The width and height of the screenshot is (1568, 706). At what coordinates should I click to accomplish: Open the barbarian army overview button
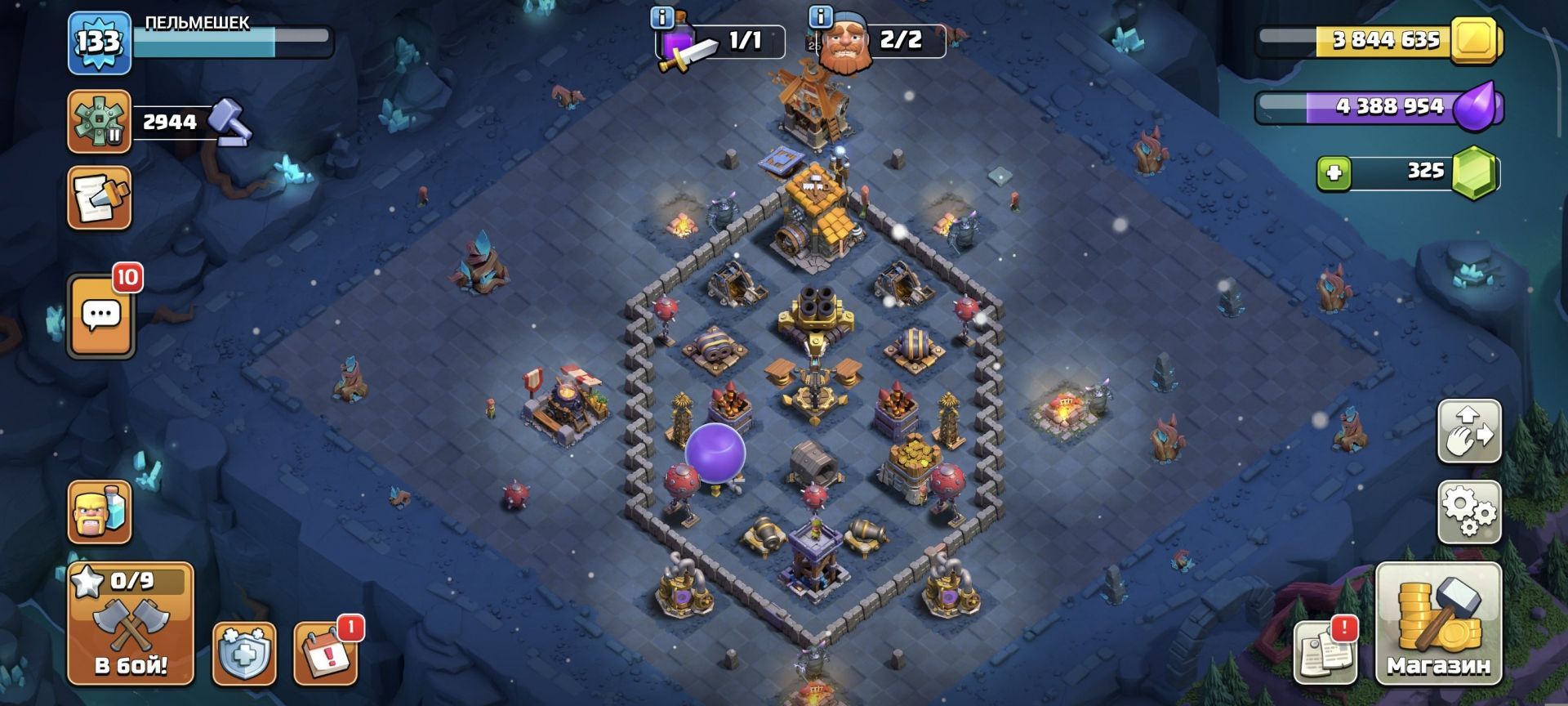click(x=100, y=512)
